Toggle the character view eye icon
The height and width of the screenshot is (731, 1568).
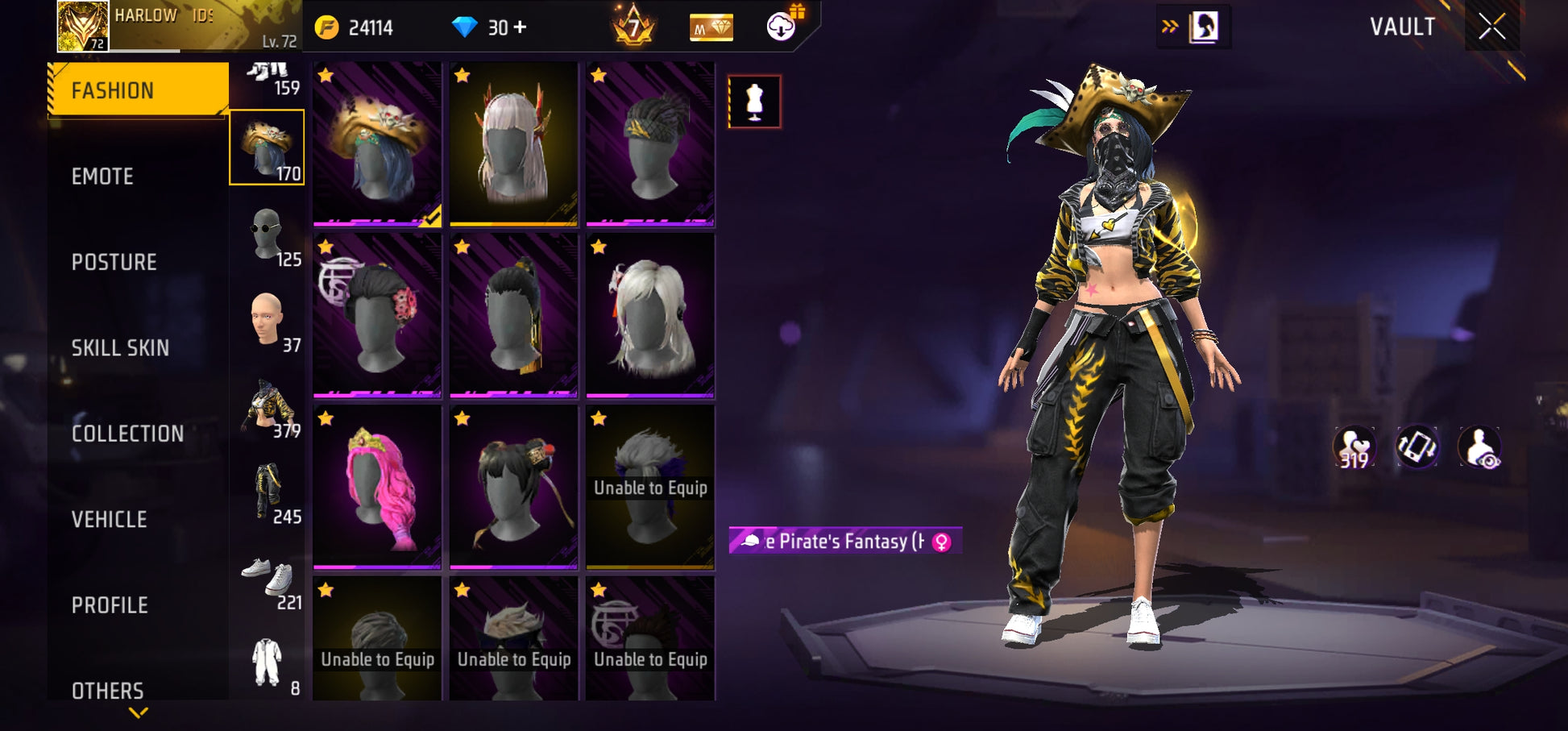(1480, 447)
